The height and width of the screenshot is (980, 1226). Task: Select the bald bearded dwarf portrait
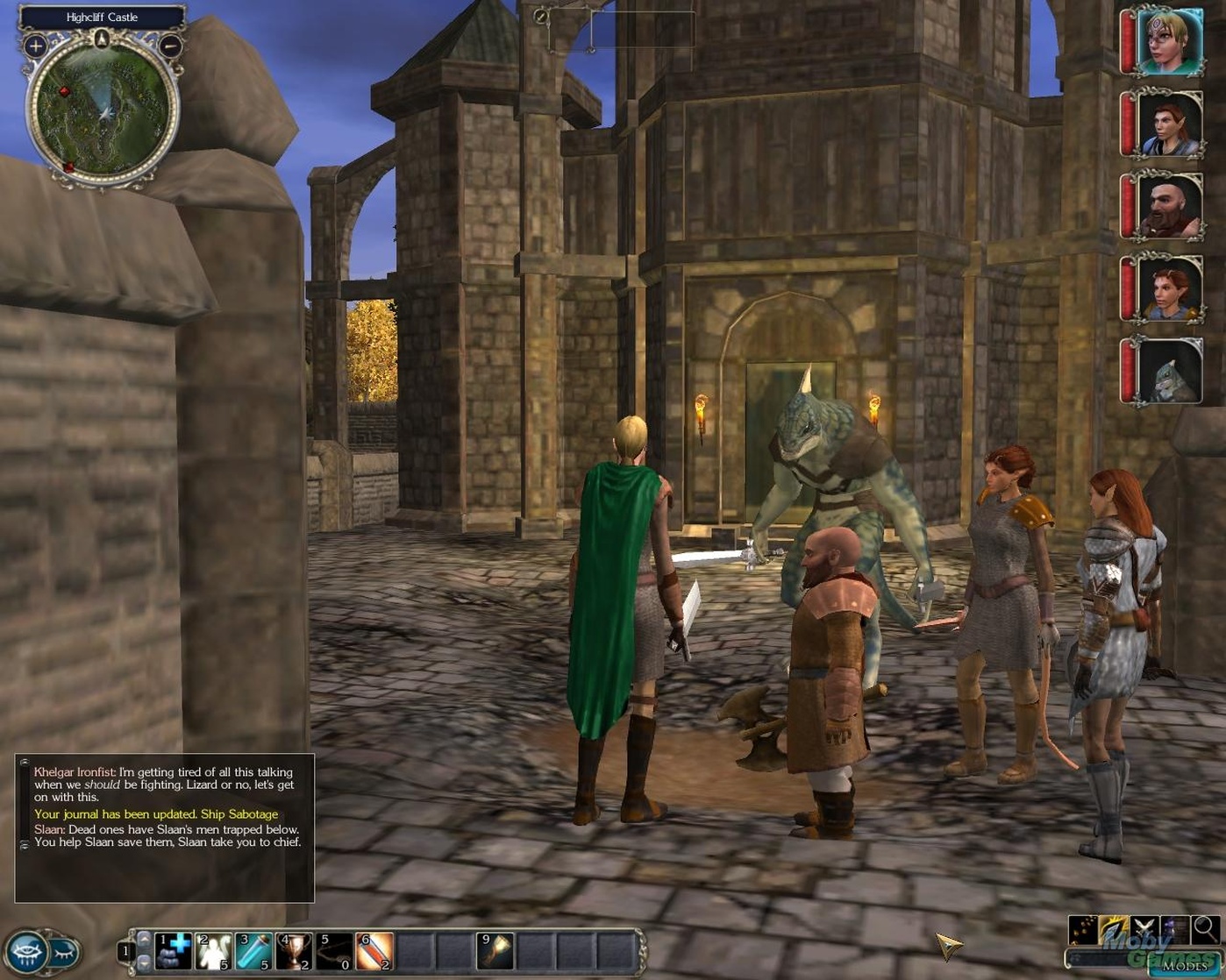click(x=1168, y=207)
